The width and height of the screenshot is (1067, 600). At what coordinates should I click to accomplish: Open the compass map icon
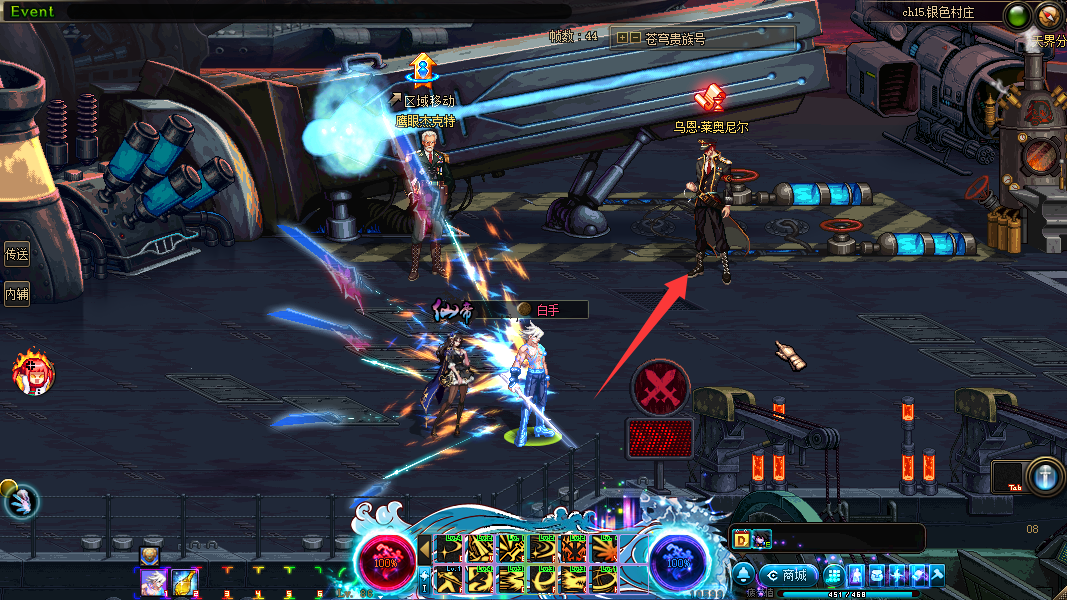pos(1049,15)
